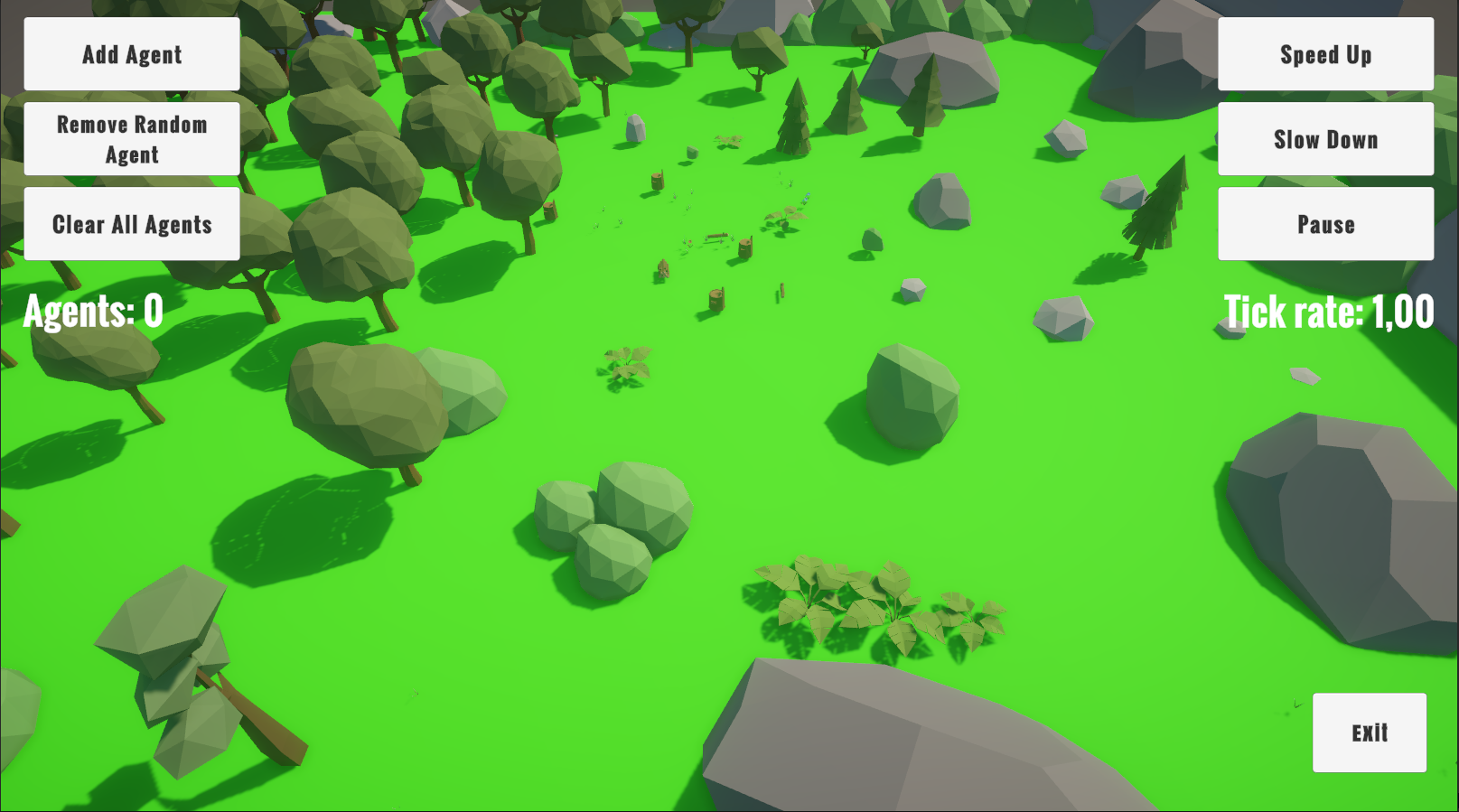Click Slow Down to reduce tick rate
The image size is (1459, 812).
coord(1324,138)
